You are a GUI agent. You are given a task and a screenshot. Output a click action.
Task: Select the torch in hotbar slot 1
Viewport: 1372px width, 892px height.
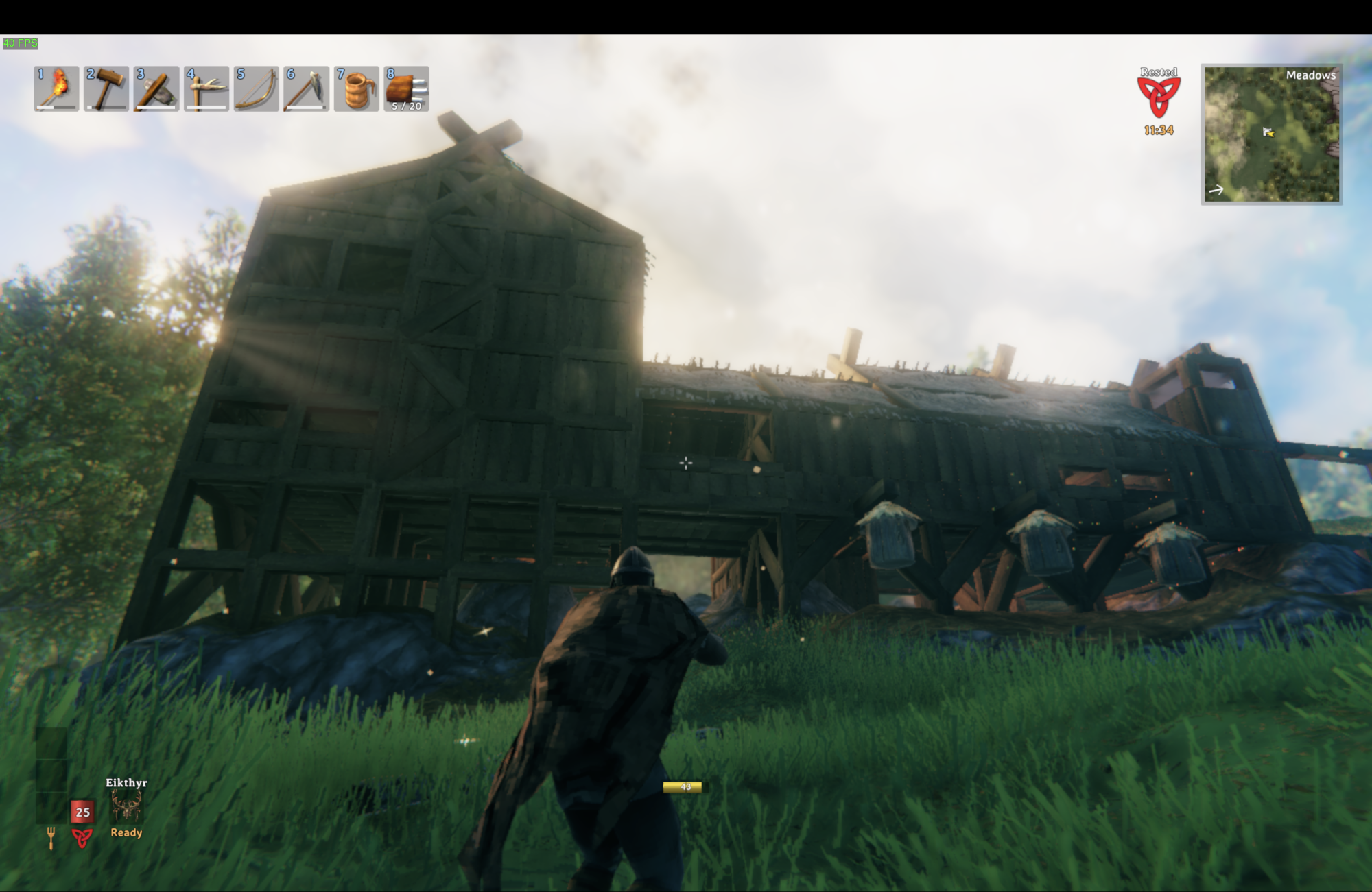(56, 88)
